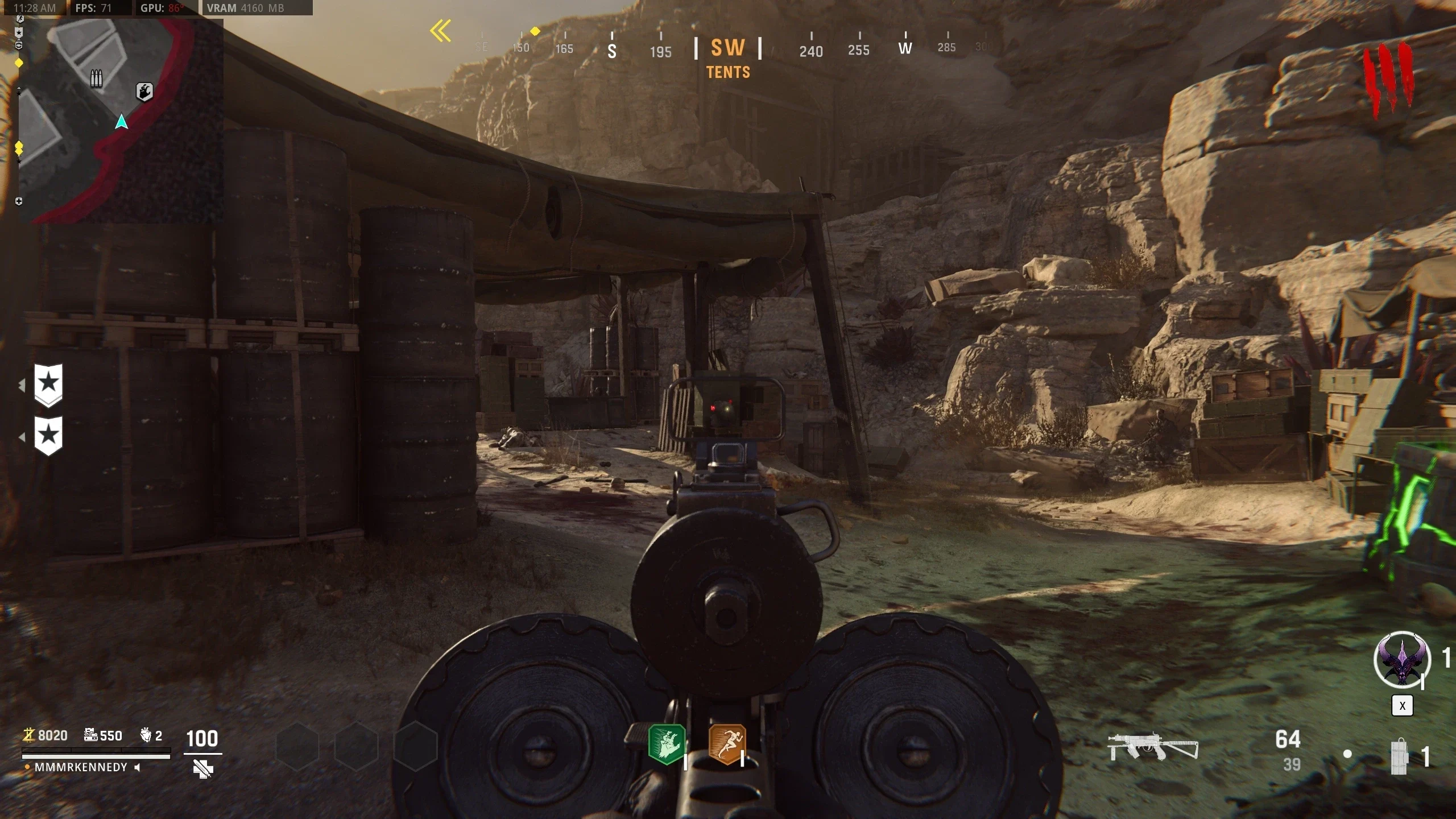The width and height of the screenshot is (1456, 819).
Task: Activate the purple demon field upgrade
Action: pyautogui.click(x=1402, y=660)
